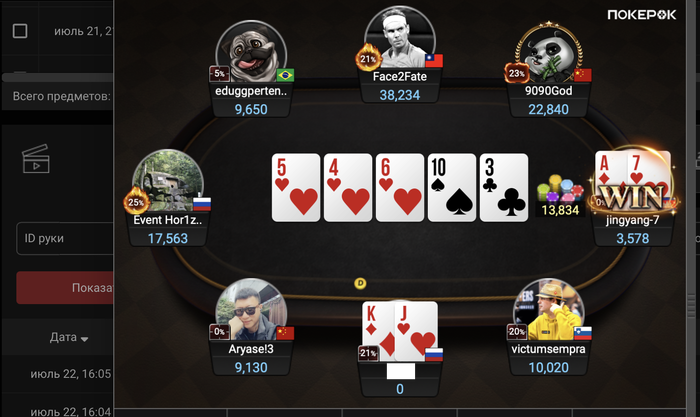The height and width of the screenshot is (417, 700).
Task: Open the hand from июль 22, 16:05
Action: 66,373
